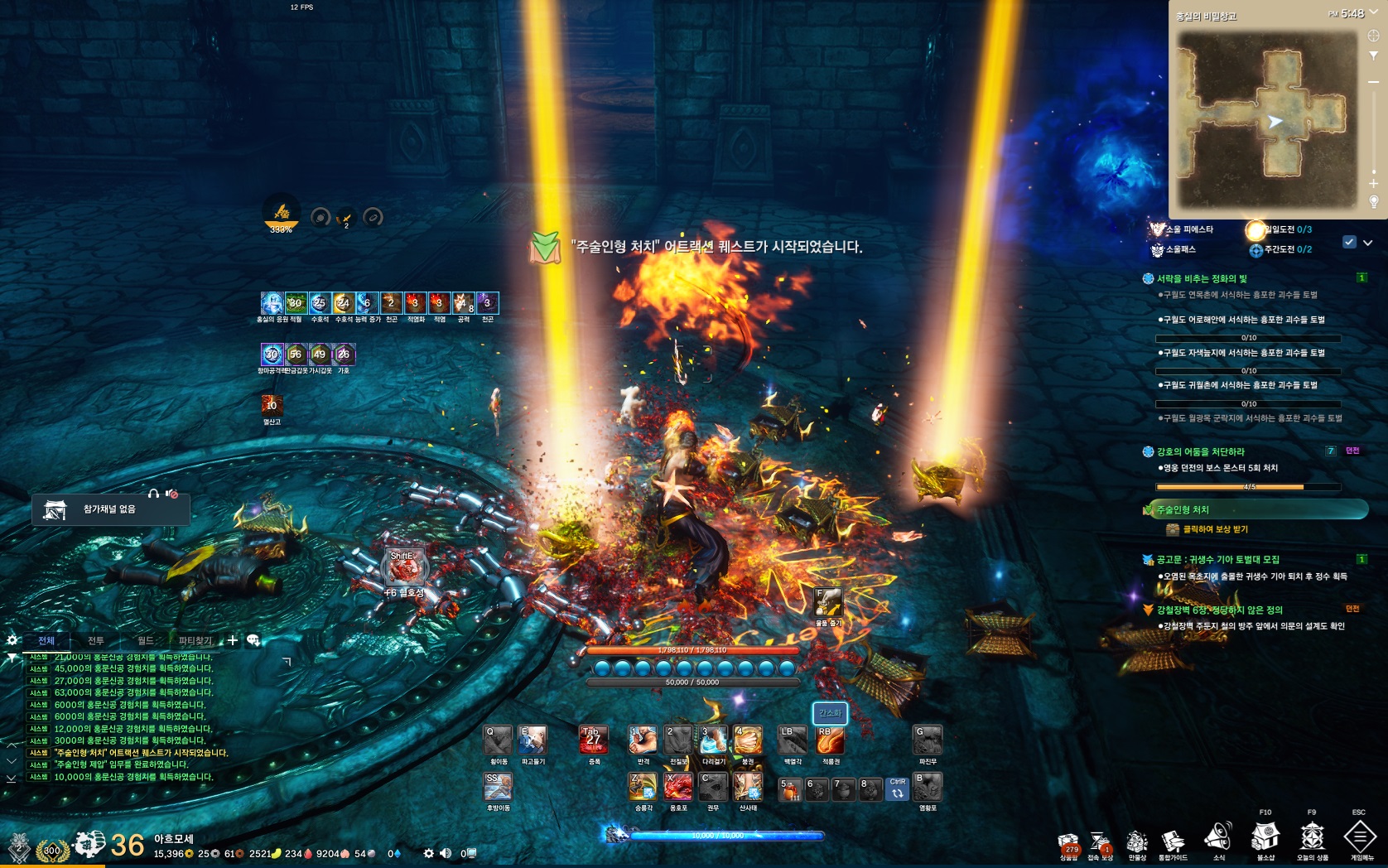Add a new chat tab
The width and height of the screenshot is (1388, 868).
coord(233,640)
